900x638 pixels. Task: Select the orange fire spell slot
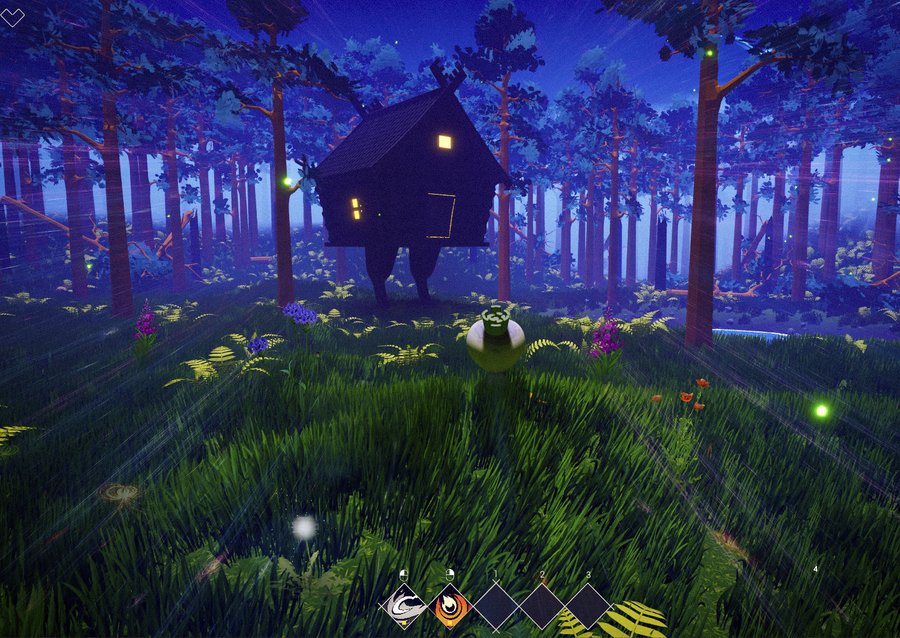tap(451, 606)
